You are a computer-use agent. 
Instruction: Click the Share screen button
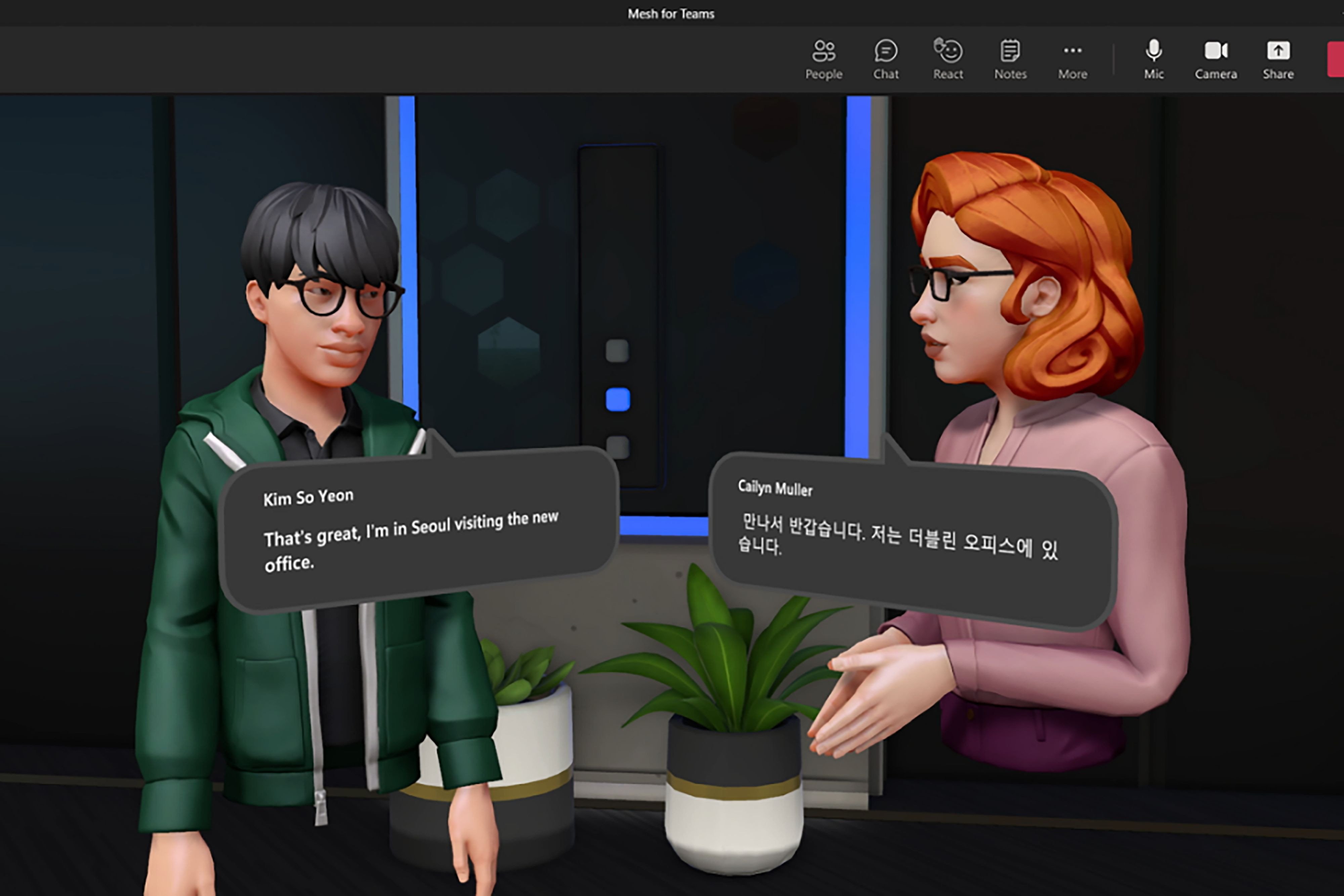point(1278,59)
